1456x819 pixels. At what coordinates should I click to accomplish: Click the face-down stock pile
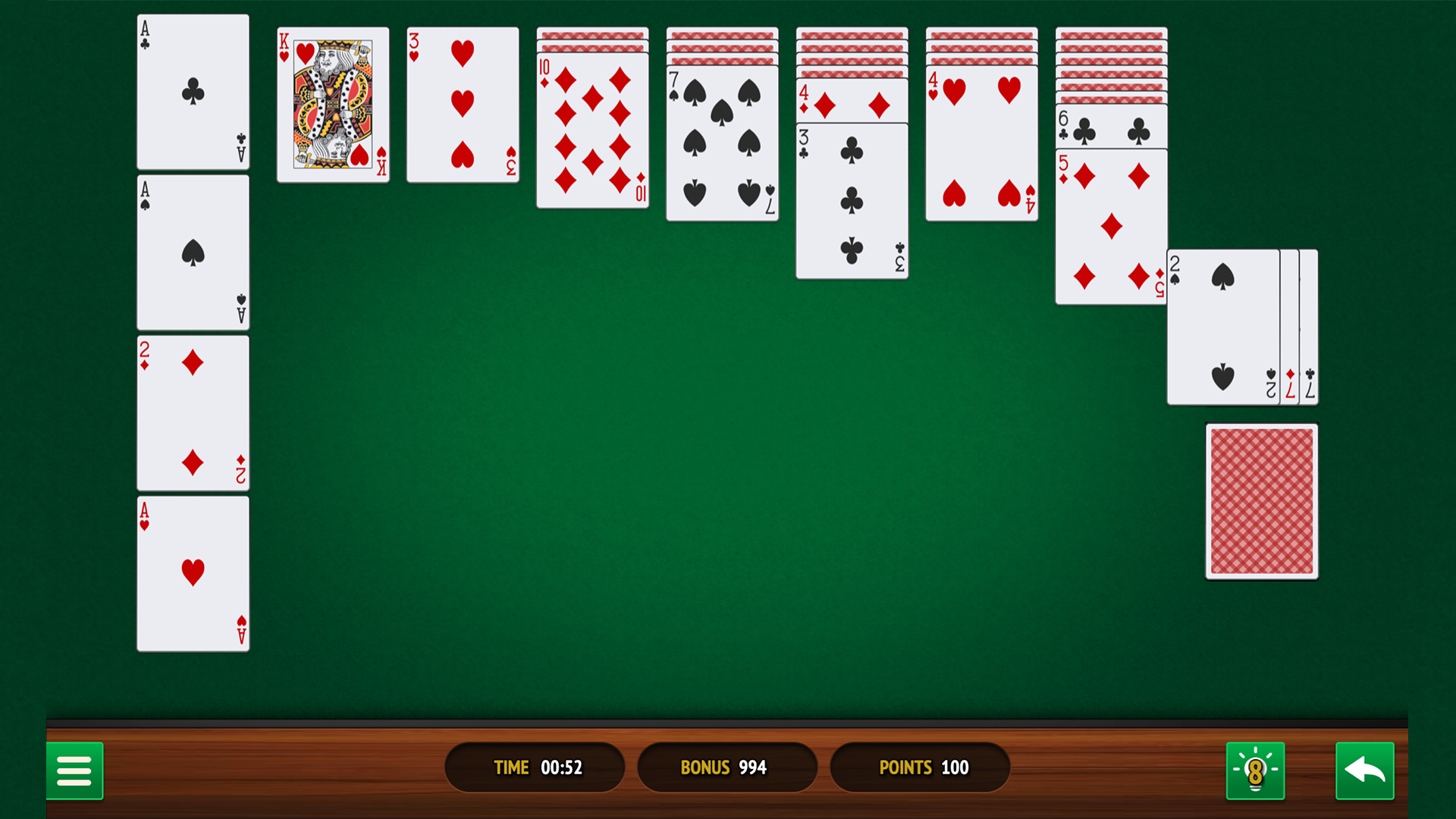pyautogui.click(x=1263, y=500)
